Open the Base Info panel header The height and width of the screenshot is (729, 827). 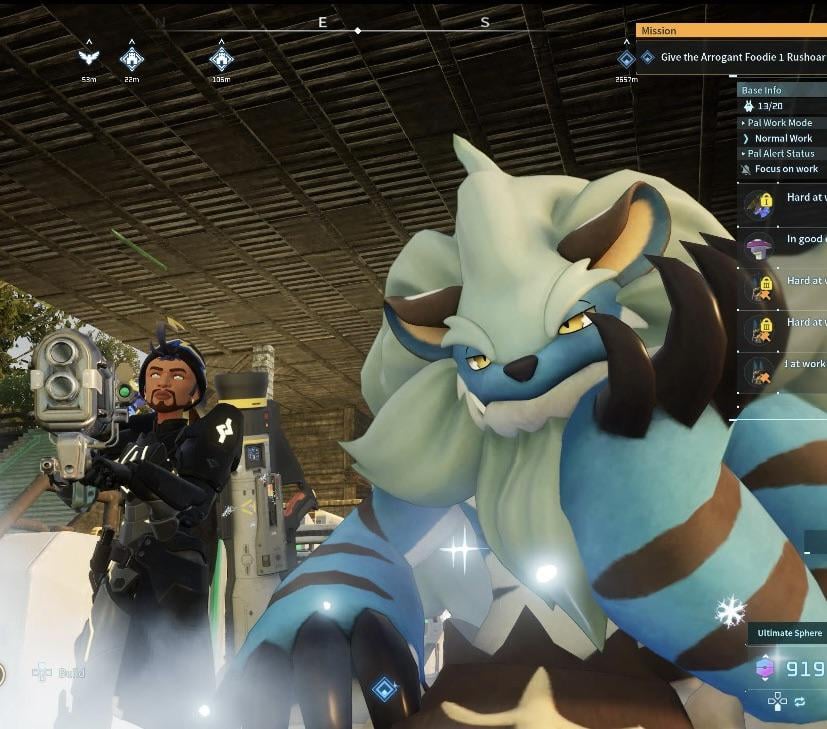click(762, 90)
